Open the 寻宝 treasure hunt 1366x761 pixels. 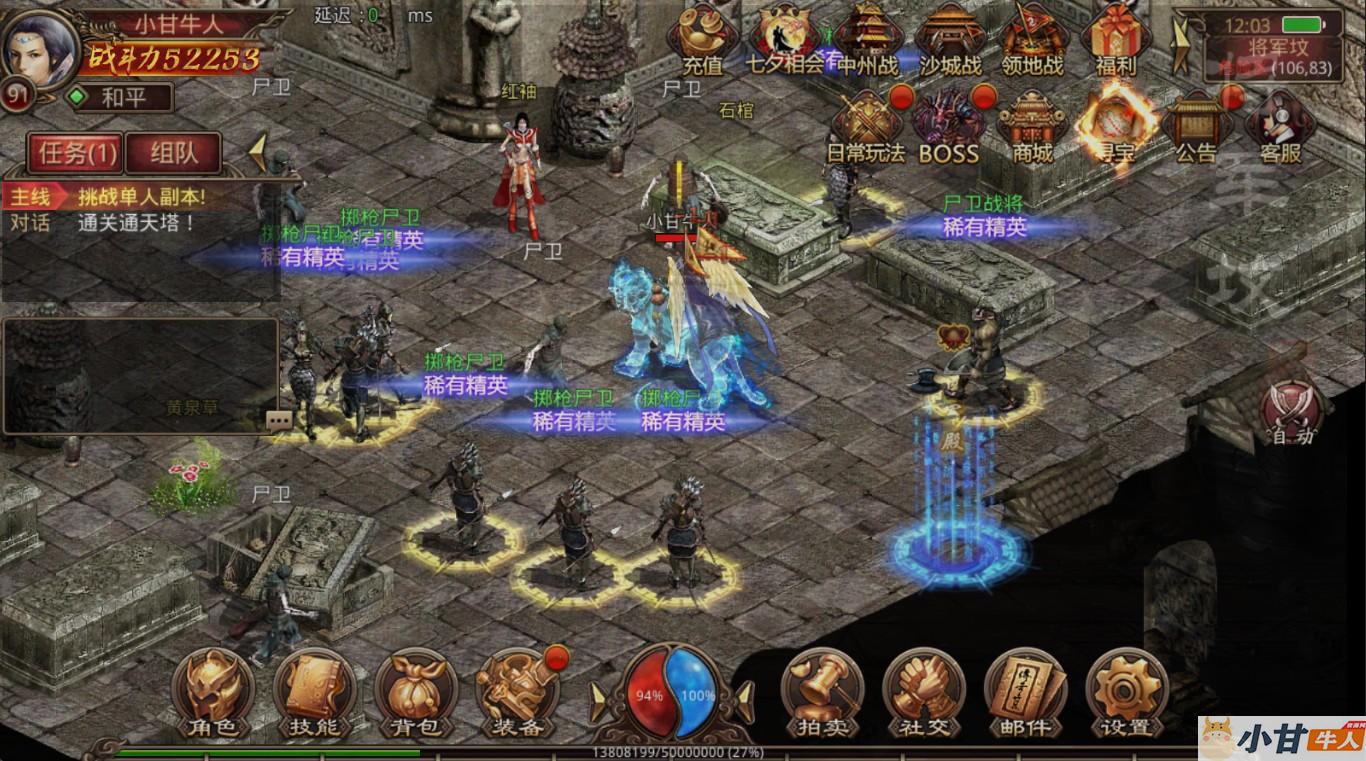(1115, 125)
